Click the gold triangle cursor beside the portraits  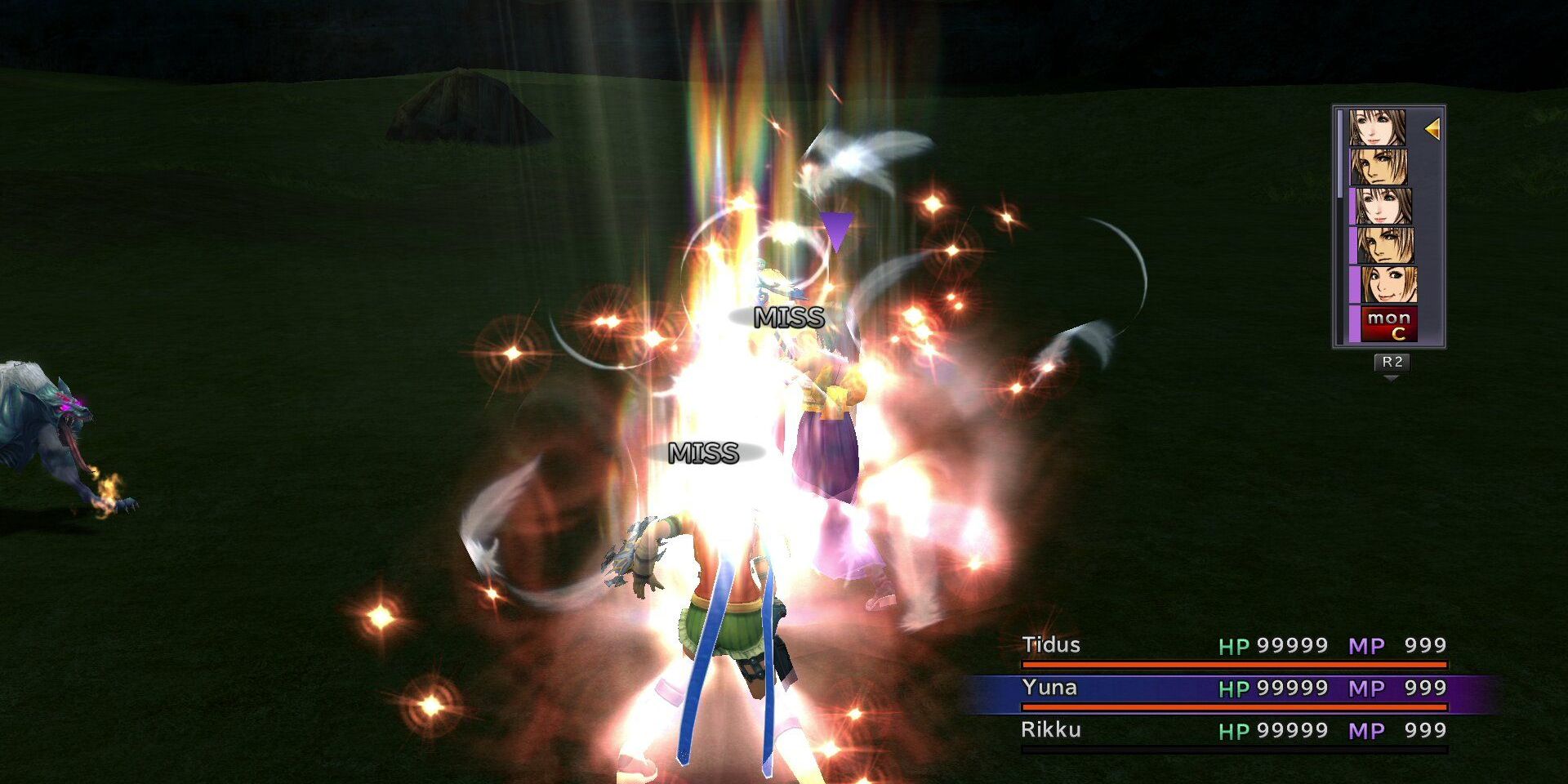[x=1432, y=129]
